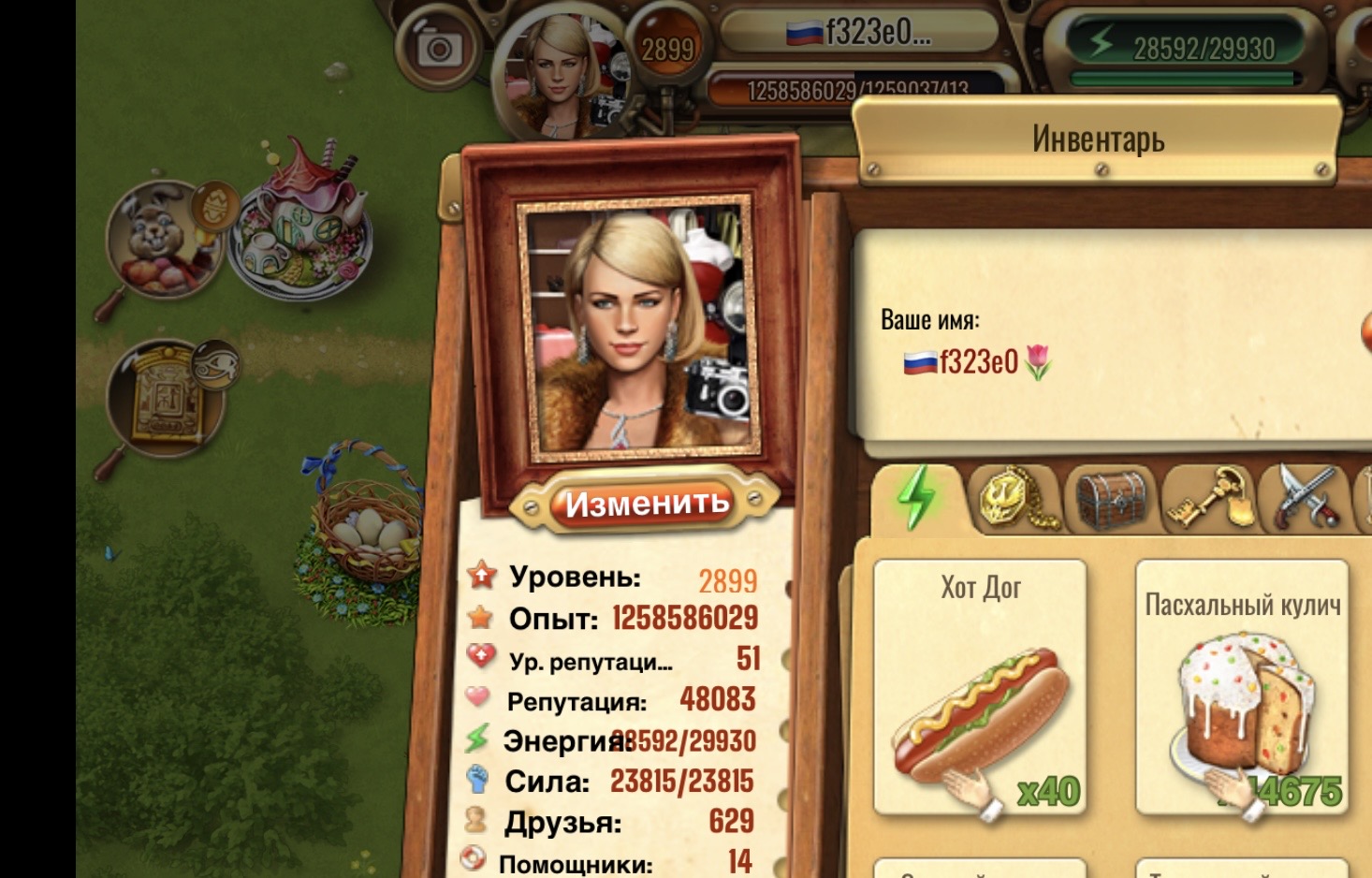1372x878 pixels.
Task: Switch to the golden key tab
Action: pos(1208,498)
